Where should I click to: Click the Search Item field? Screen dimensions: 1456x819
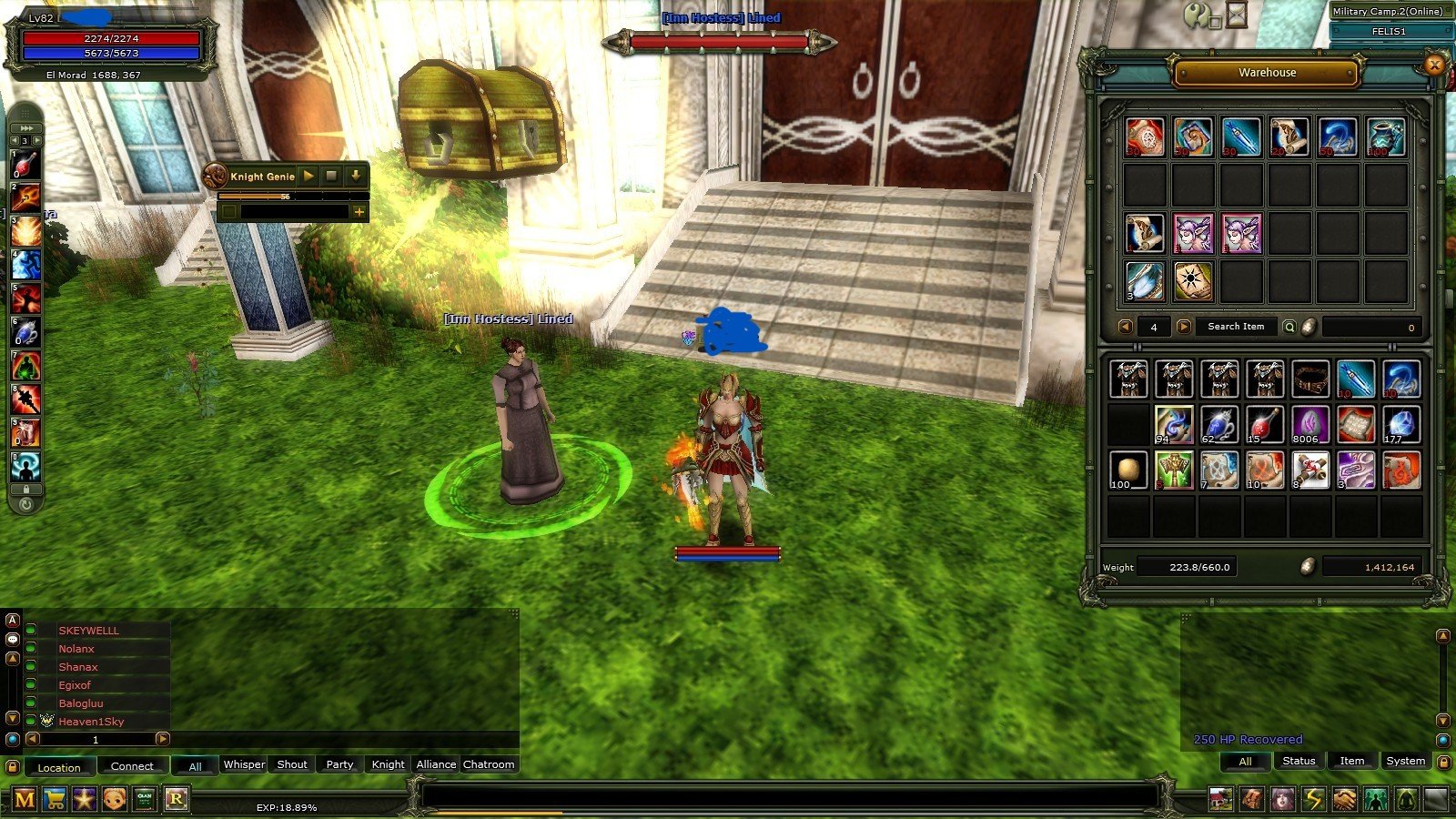coord(1235,327)
